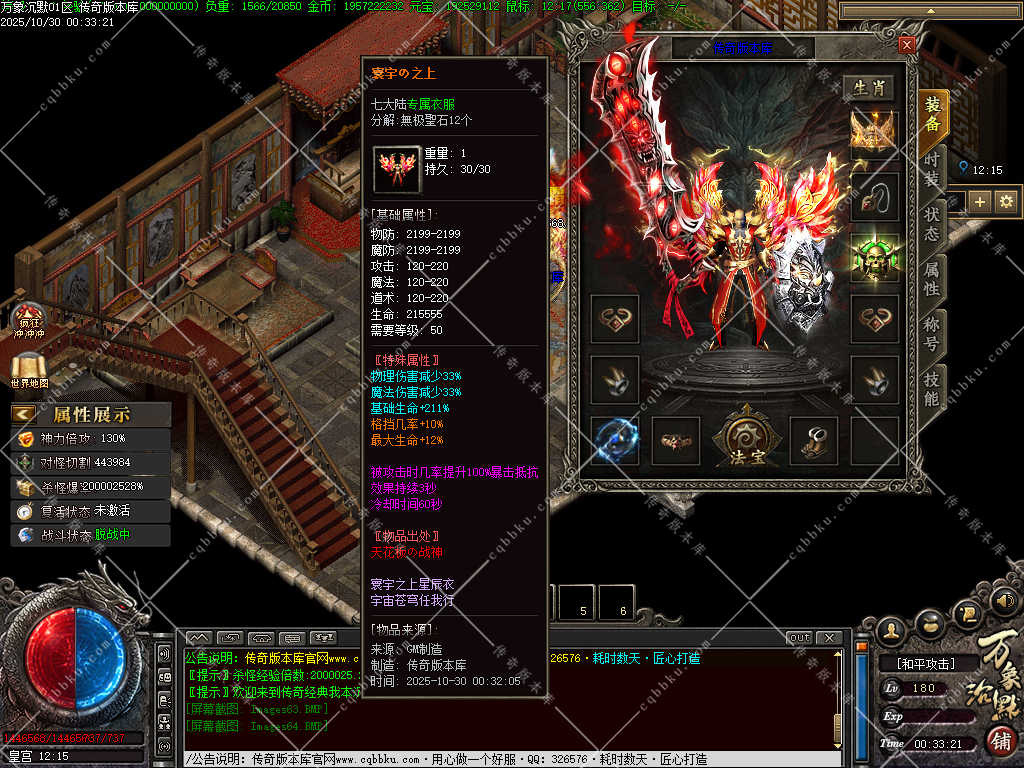The height and width of the screenshot is (768, 1024).
Task: Switch to the 状态 status tab
Action: (932, 227)
